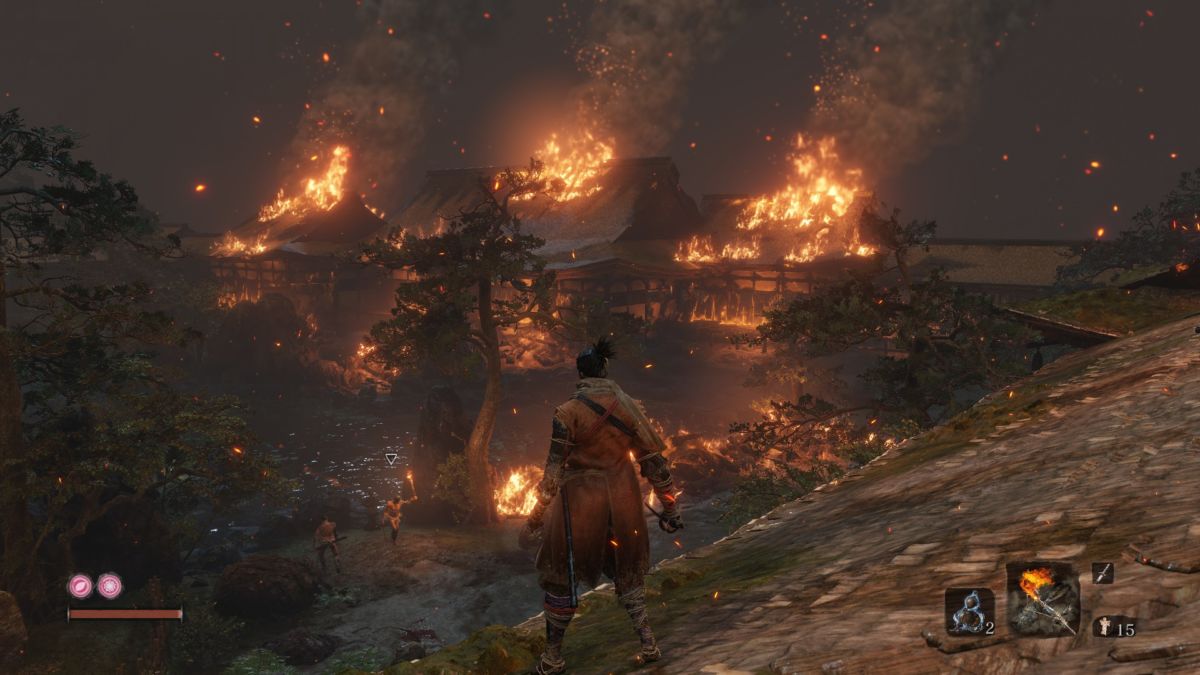
Task: Click the small sword combat art icon
Action: (1103, 572)
